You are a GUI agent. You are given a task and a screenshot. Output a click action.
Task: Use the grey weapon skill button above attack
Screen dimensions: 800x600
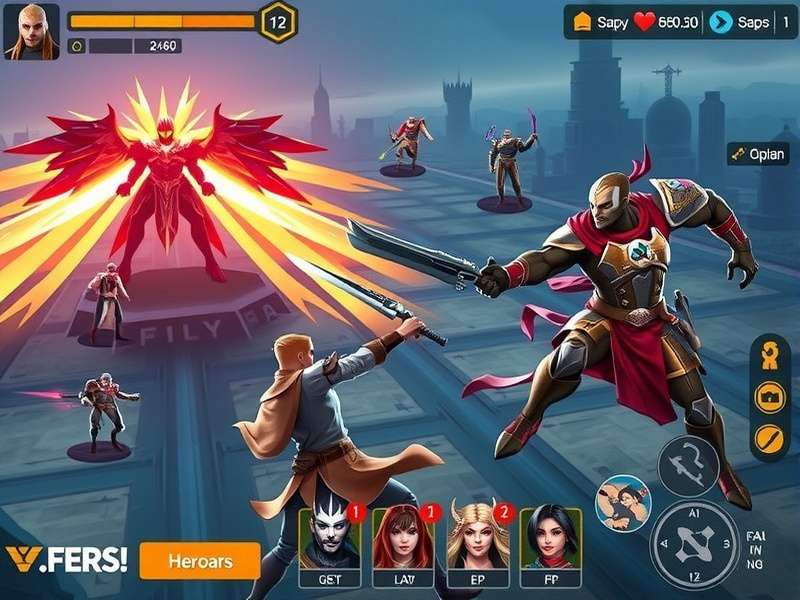pos(688,465)
